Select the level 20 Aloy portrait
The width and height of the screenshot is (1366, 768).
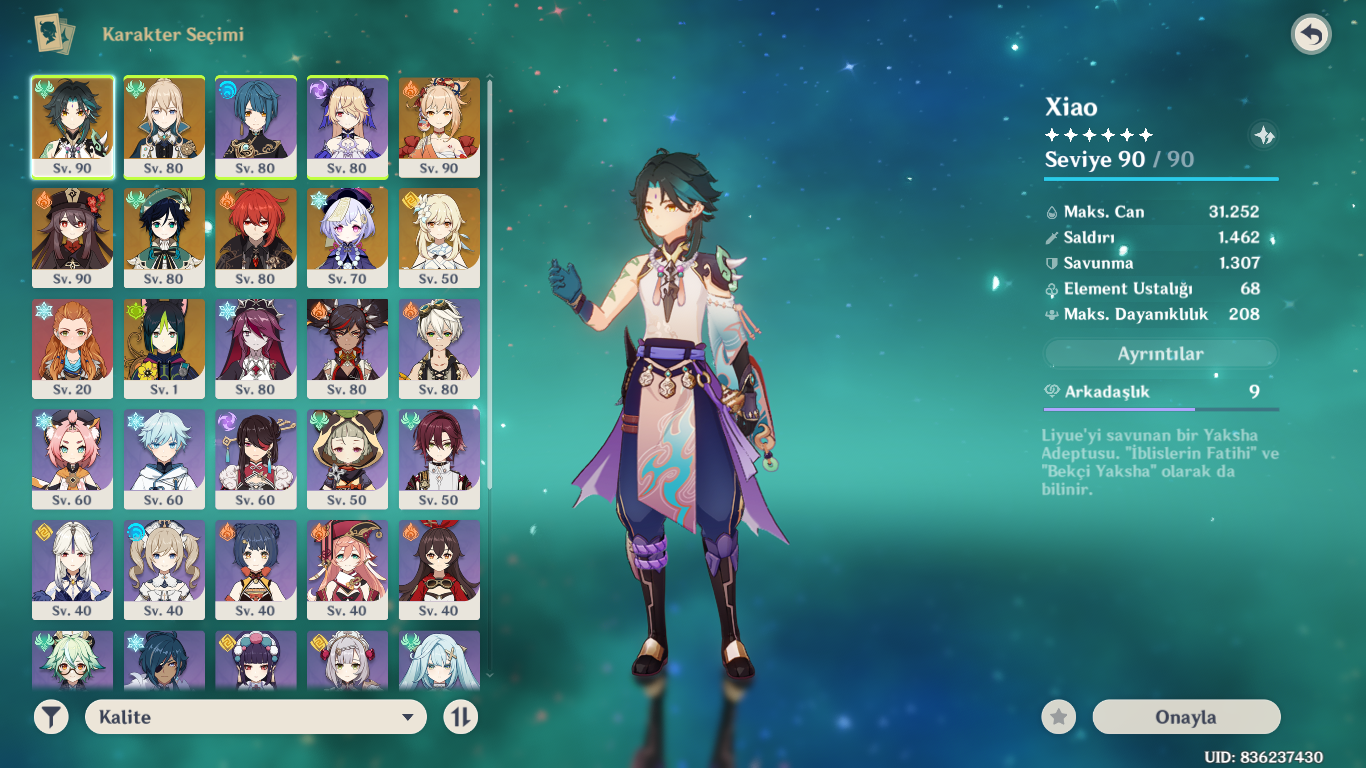tap(71, 348)
